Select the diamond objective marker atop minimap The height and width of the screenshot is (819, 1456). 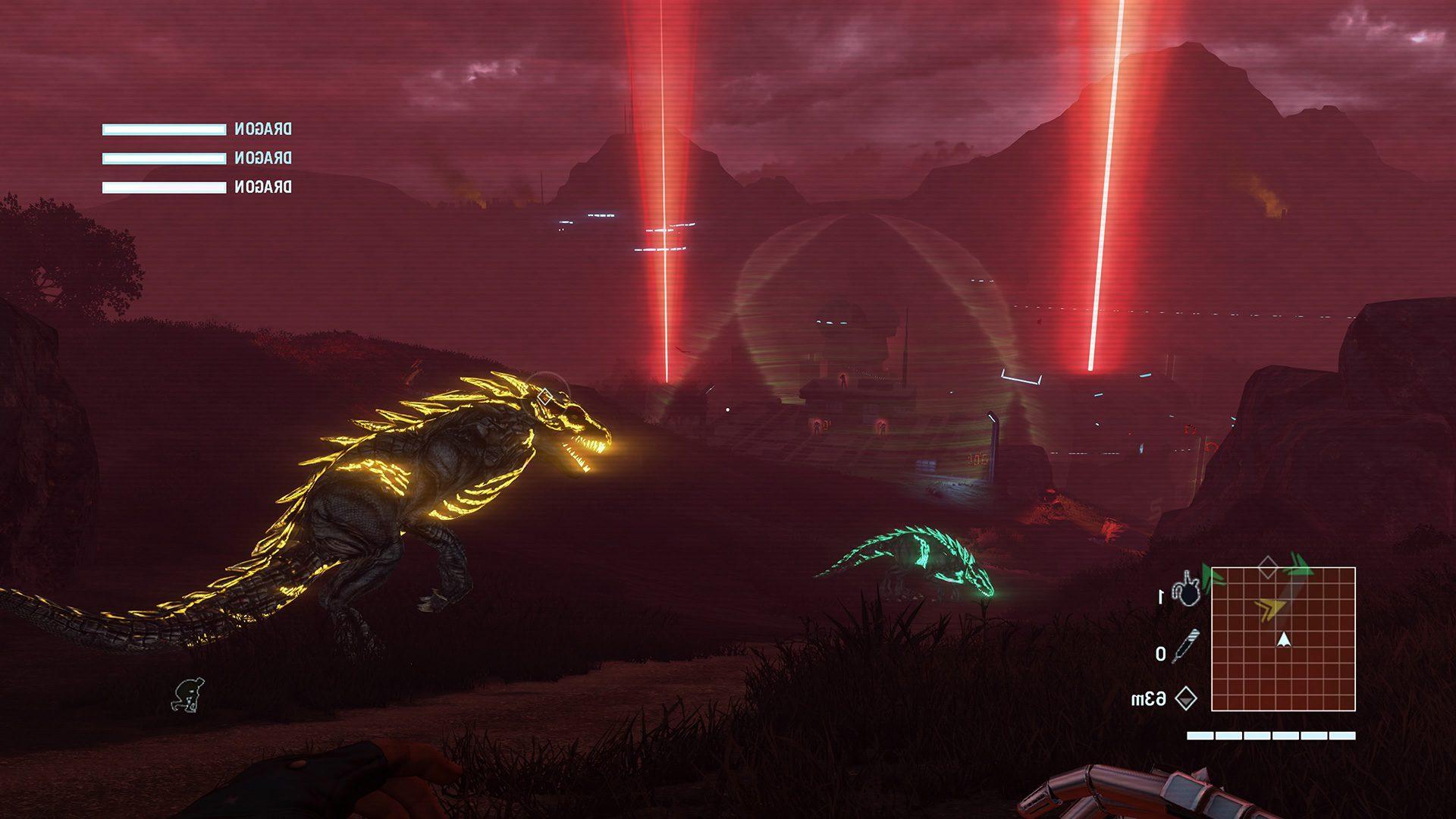click(x=1267, y=566)
